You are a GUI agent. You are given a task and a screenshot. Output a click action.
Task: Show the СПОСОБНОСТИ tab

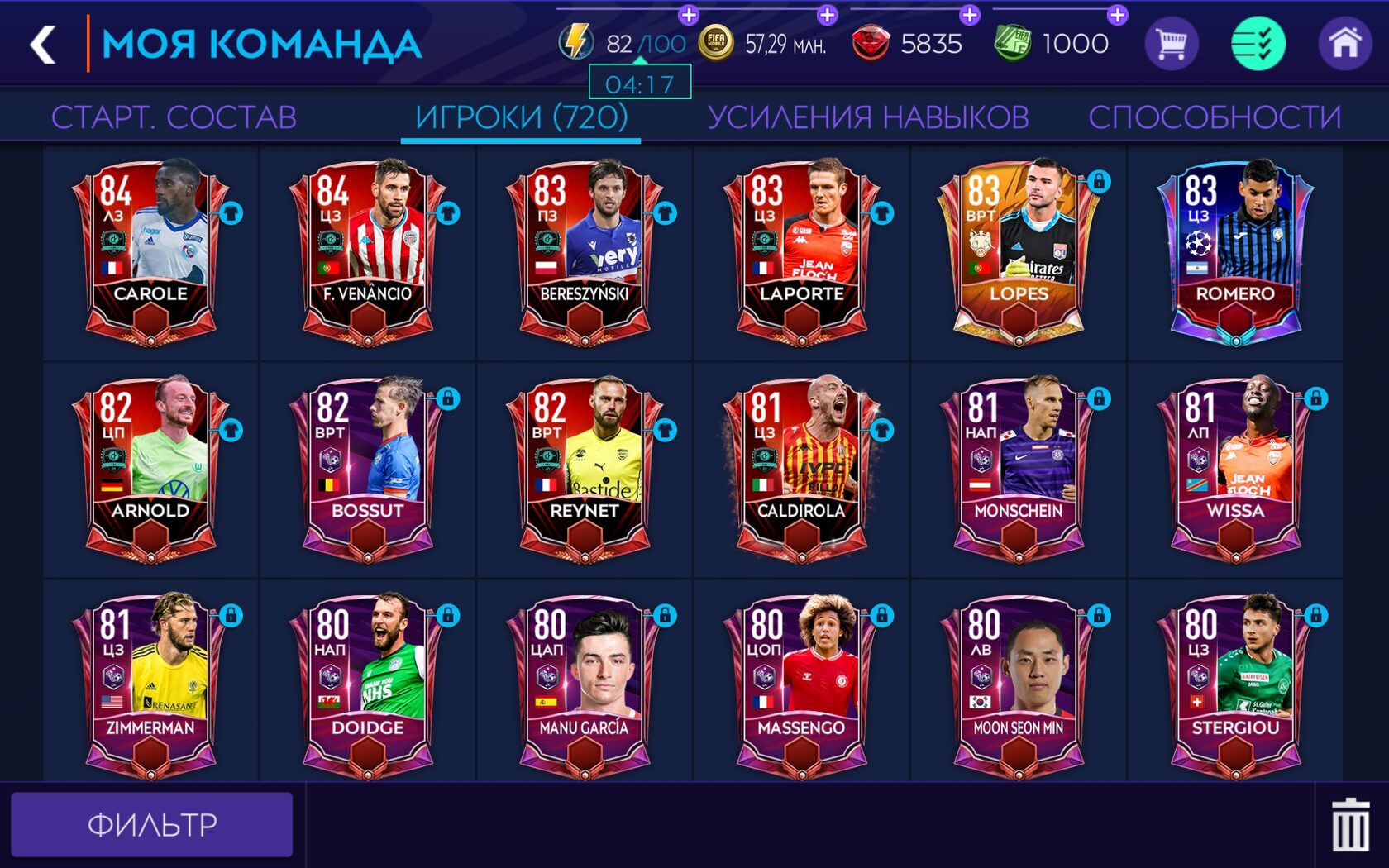1214,117
